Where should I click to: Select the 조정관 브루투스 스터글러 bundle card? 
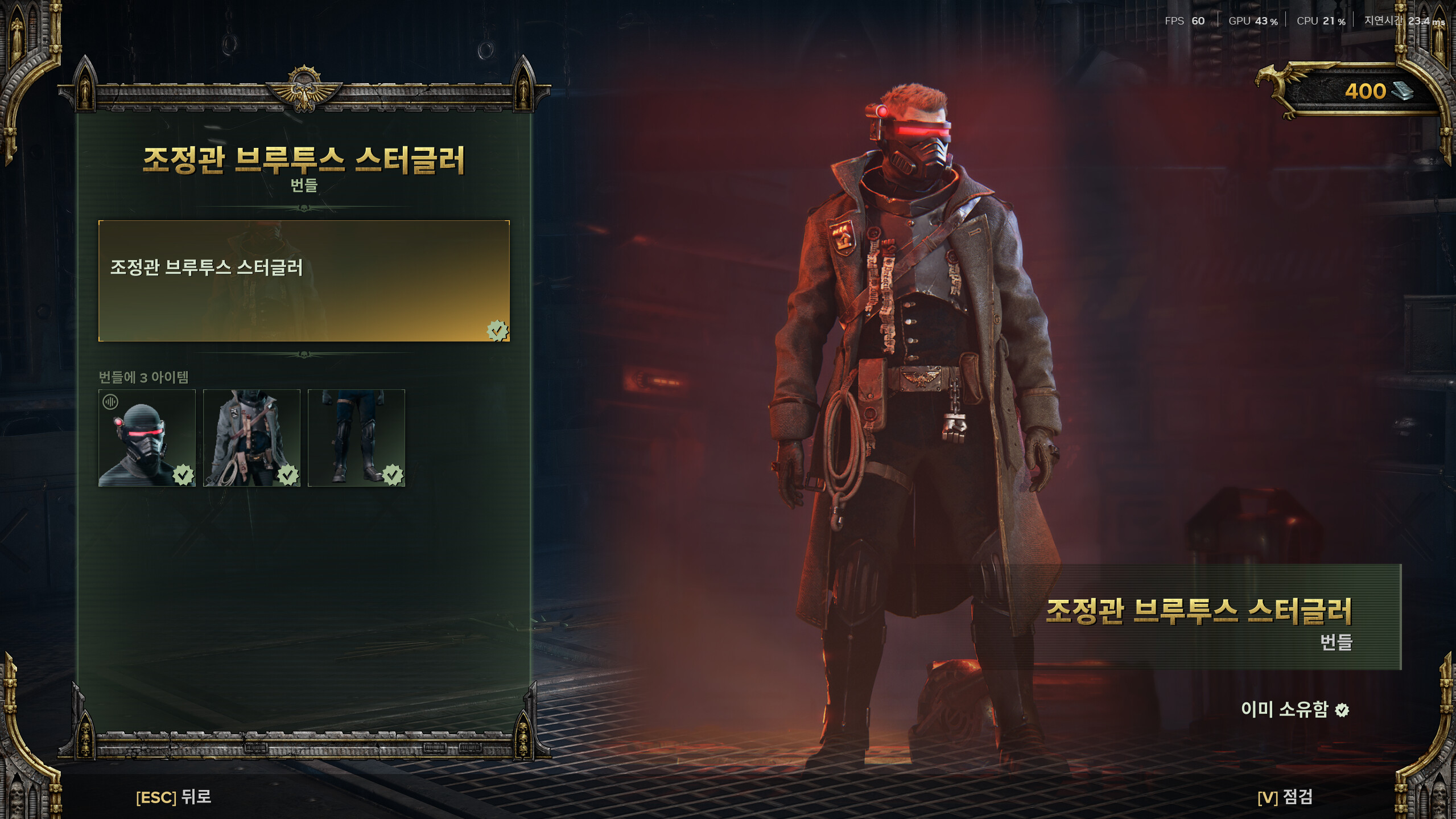click(304, 281)
